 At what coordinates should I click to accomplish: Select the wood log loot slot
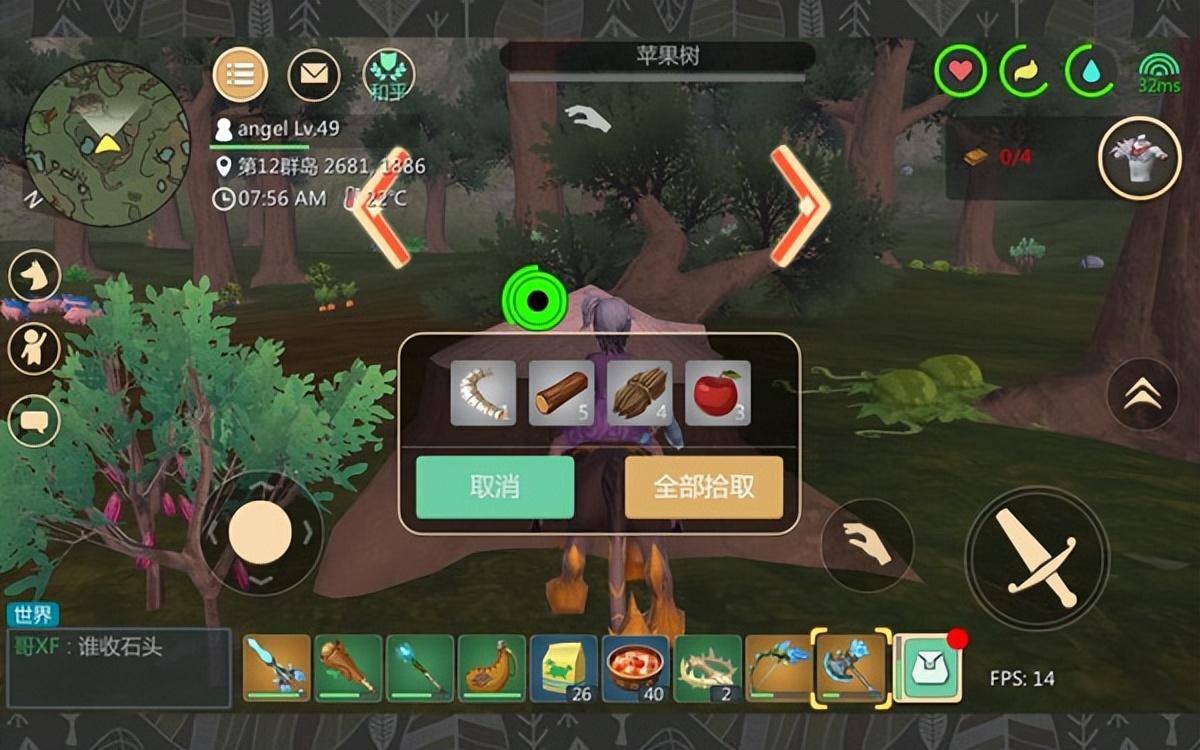tap(561, 393)
